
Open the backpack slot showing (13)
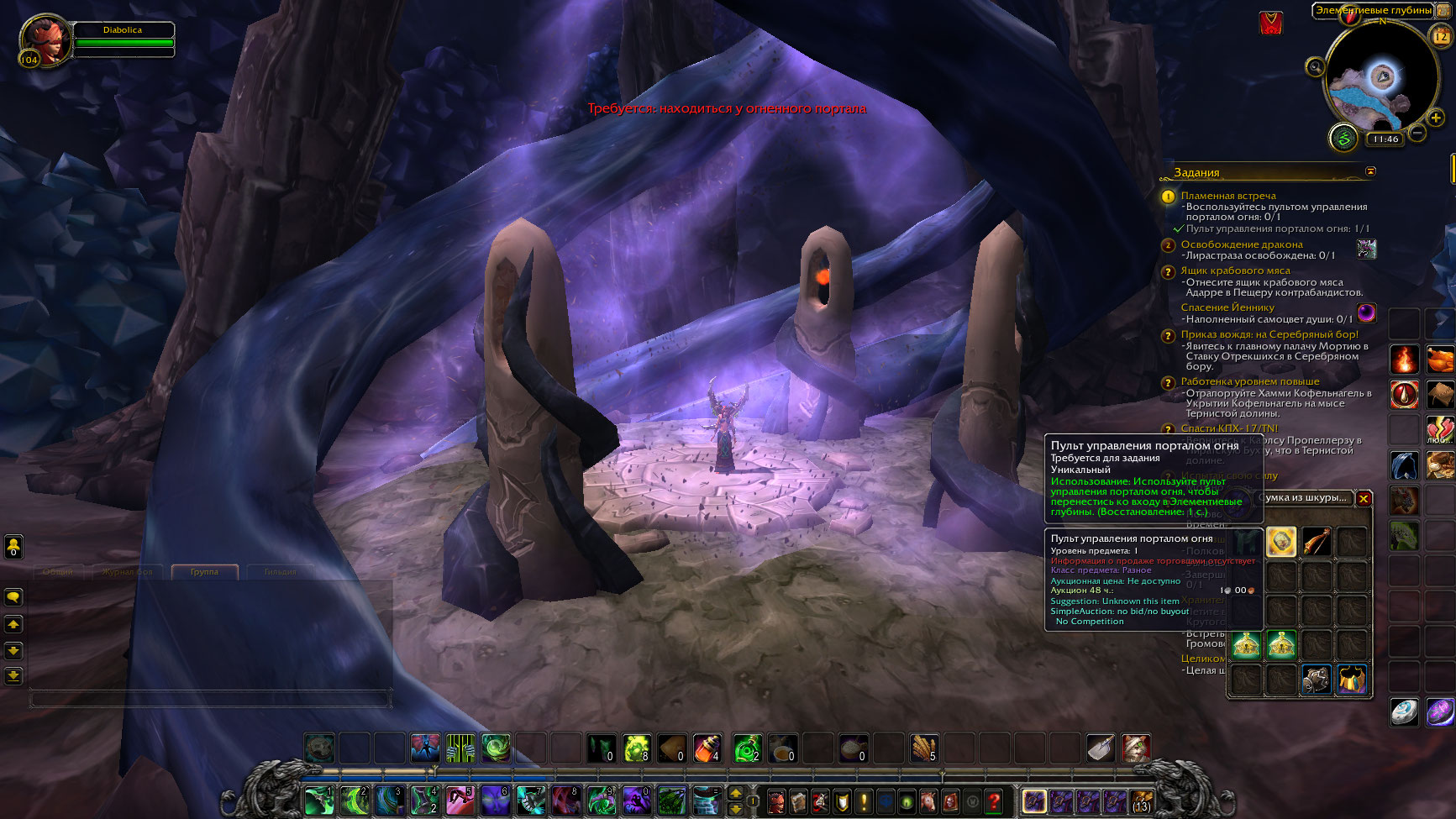tap(1141, 801)
